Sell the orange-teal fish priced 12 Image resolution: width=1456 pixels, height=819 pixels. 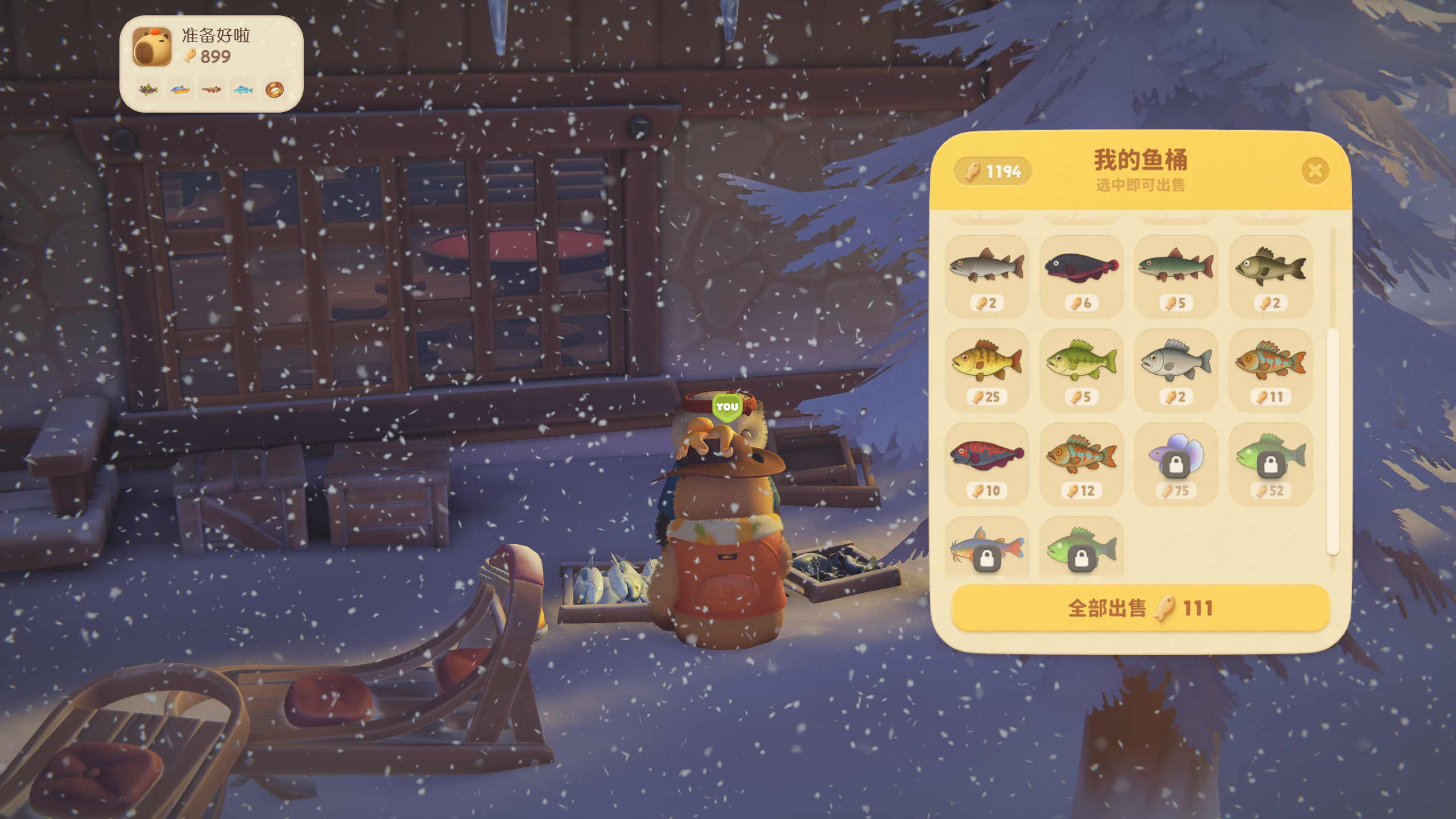pos(1081,462)
